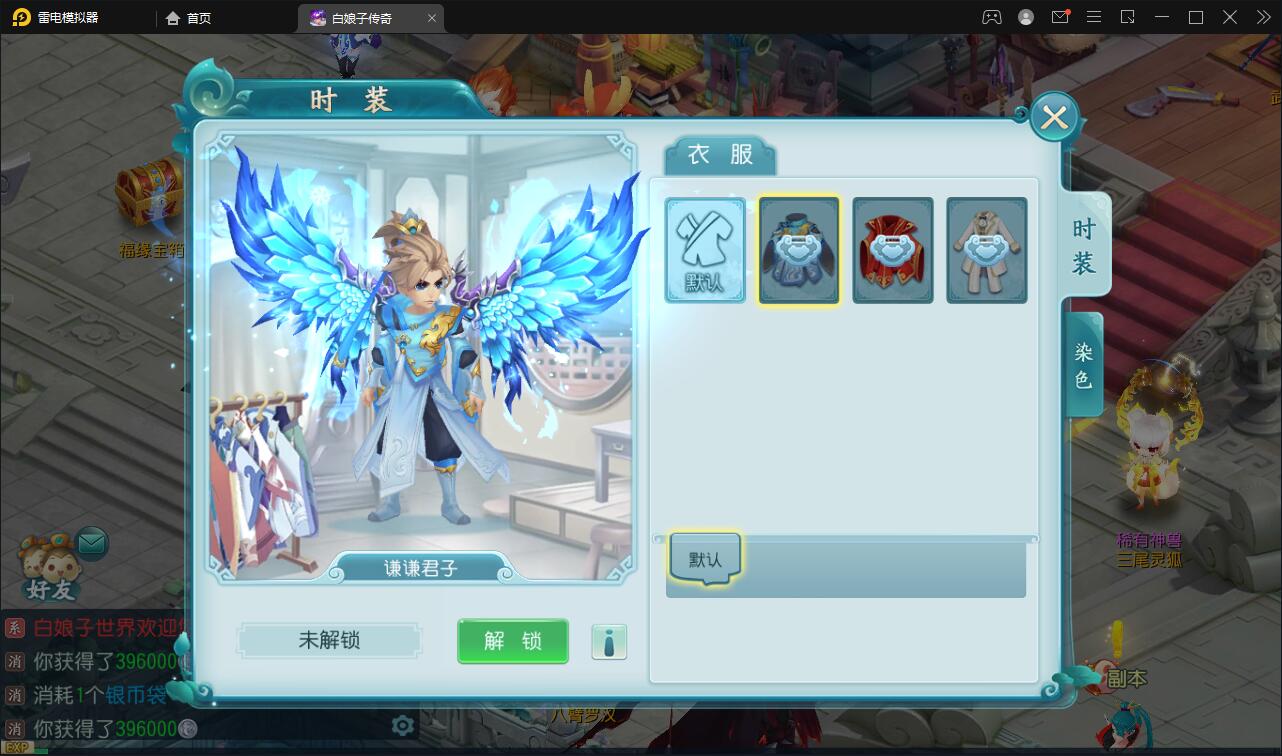Image resolution: width=1282 pixels, height=756 pixels.
Task: Click the envelope mail icon above Friends avatar
Action: point(91,543)
